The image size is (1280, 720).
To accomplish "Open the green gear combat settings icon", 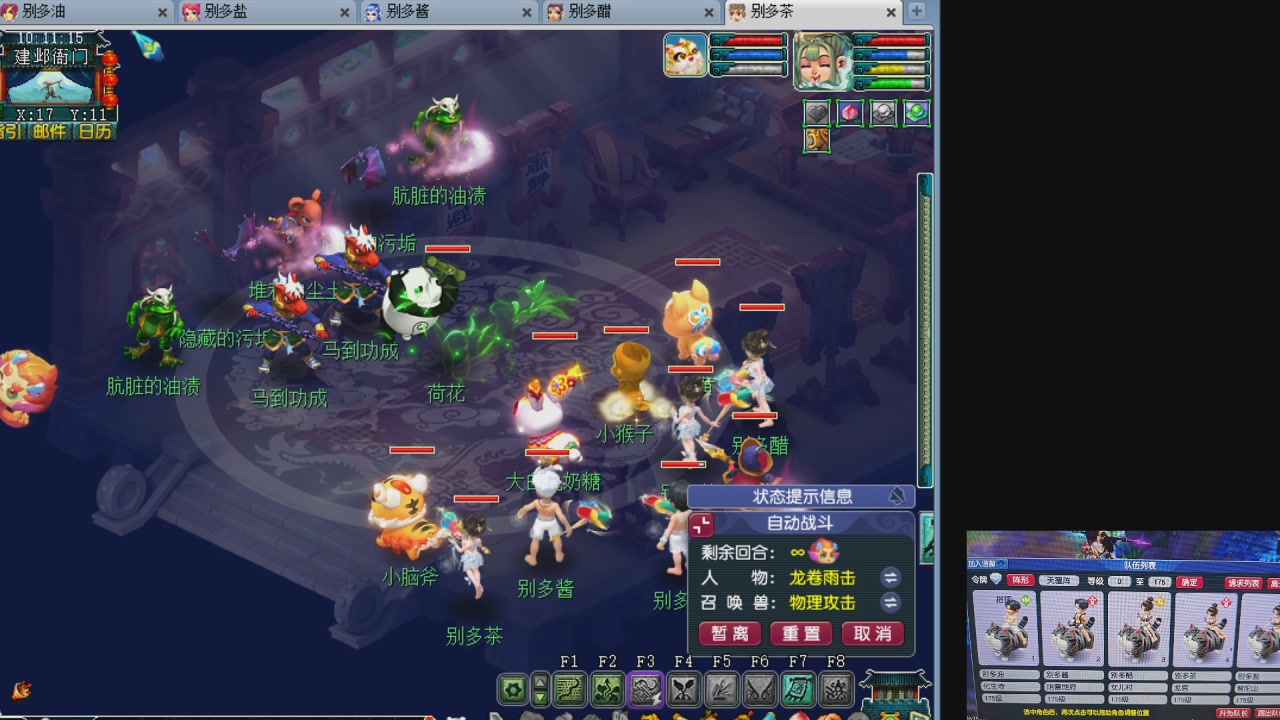I will [512, 688].
